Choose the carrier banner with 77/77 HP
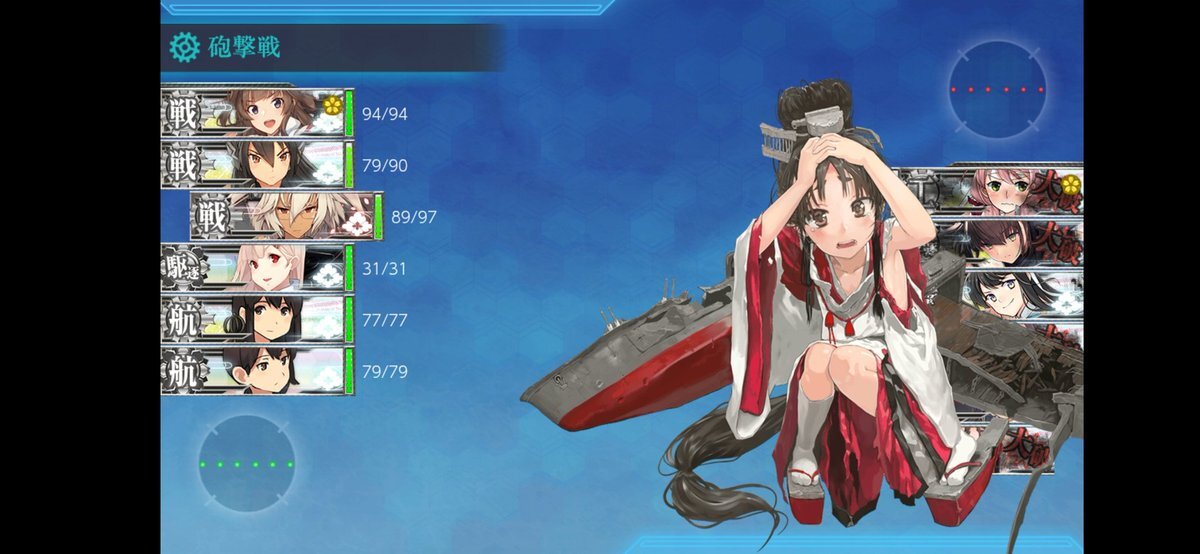 (x=257, y=320)
